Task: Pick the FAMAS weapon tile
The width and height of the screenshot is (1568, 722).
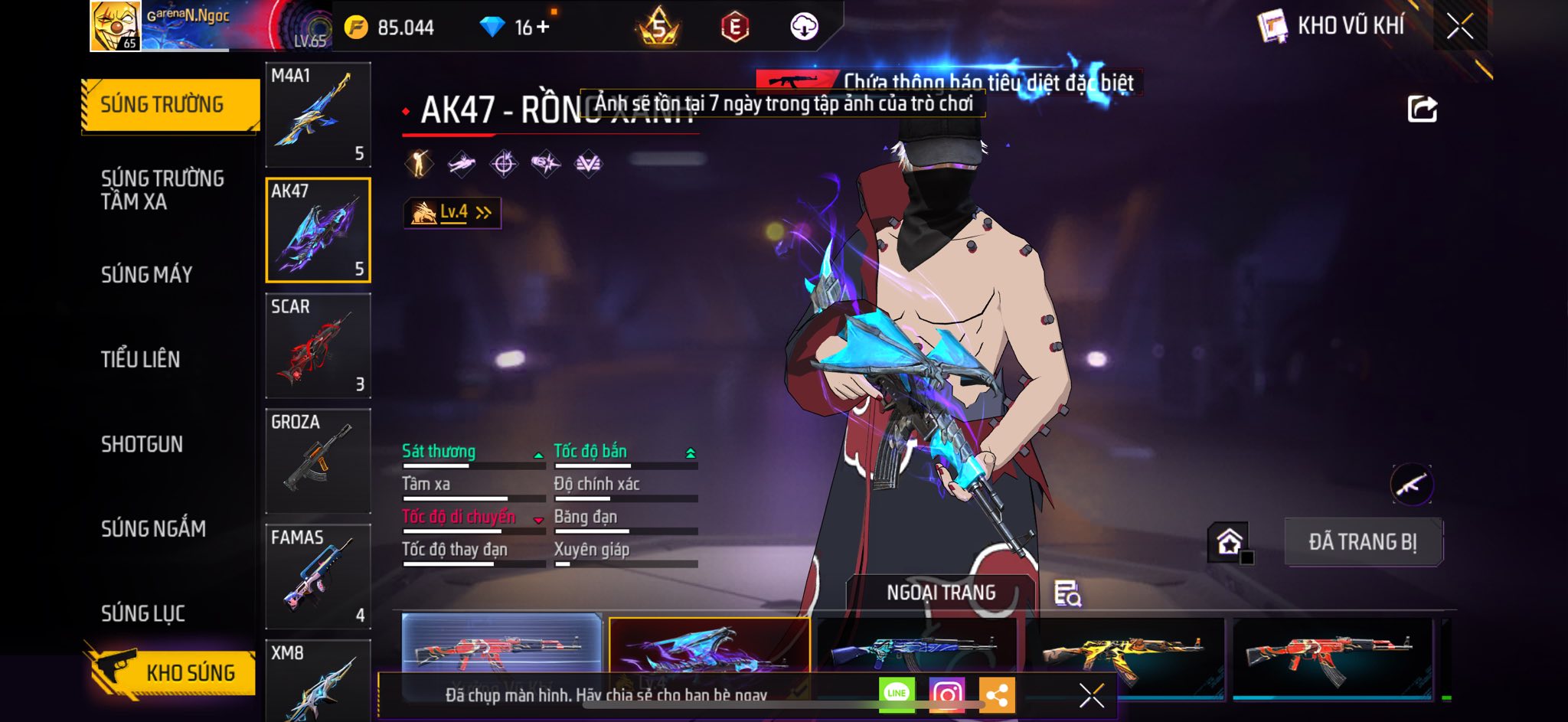Action: click(x=318, y=577)
